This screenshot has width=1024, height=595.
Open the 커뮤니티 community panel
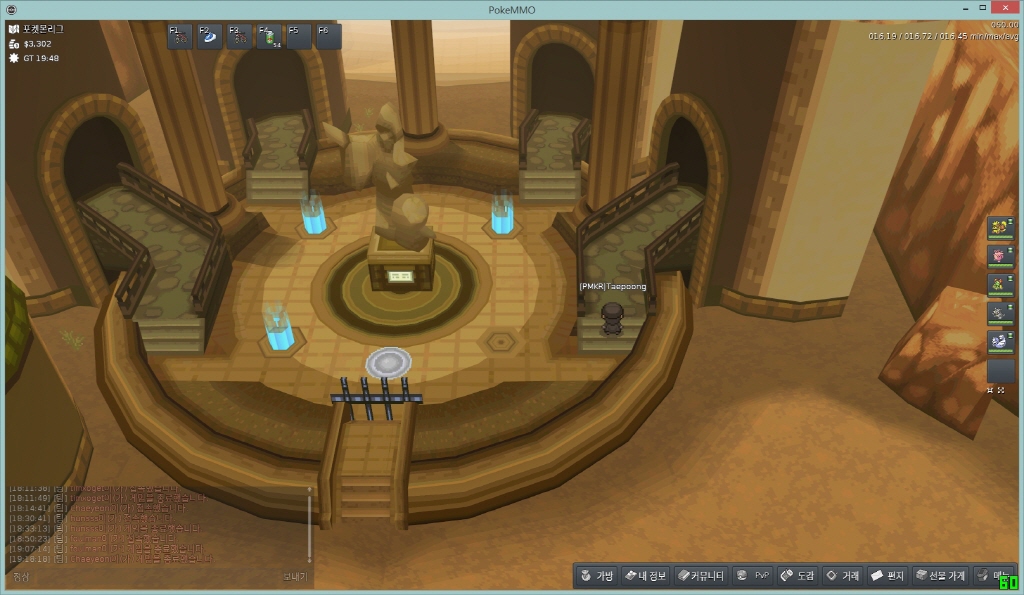[x=700, y=576]
